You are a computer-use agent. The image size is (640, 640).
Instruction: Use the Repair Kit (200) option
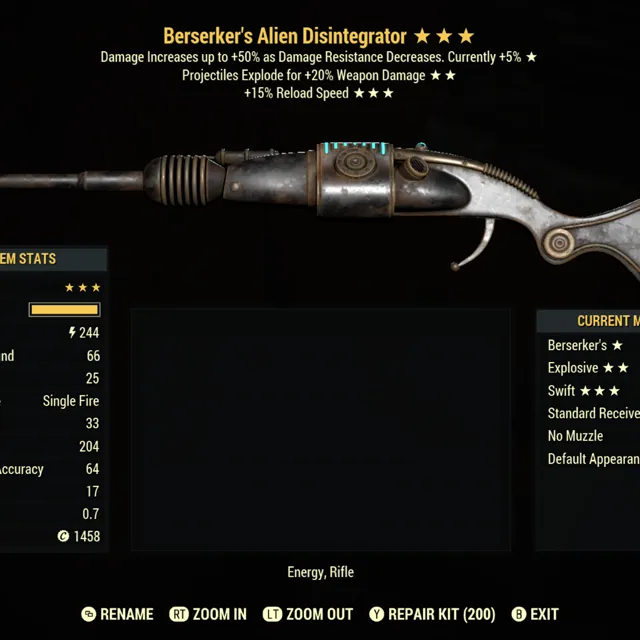tap(432, 614)
